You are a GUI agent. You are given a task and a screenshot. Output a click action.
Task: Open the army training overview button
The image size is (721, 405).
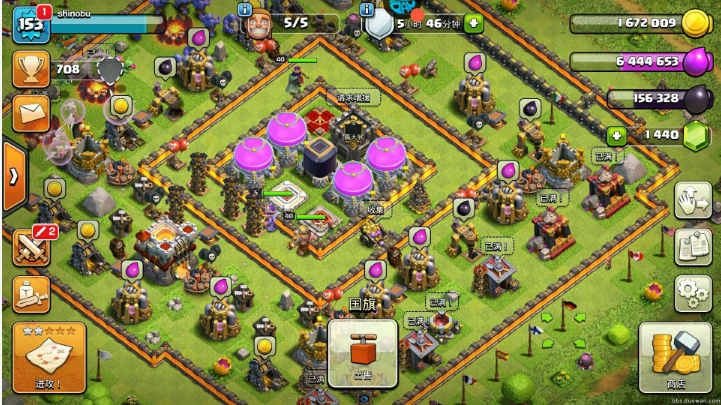30,294
